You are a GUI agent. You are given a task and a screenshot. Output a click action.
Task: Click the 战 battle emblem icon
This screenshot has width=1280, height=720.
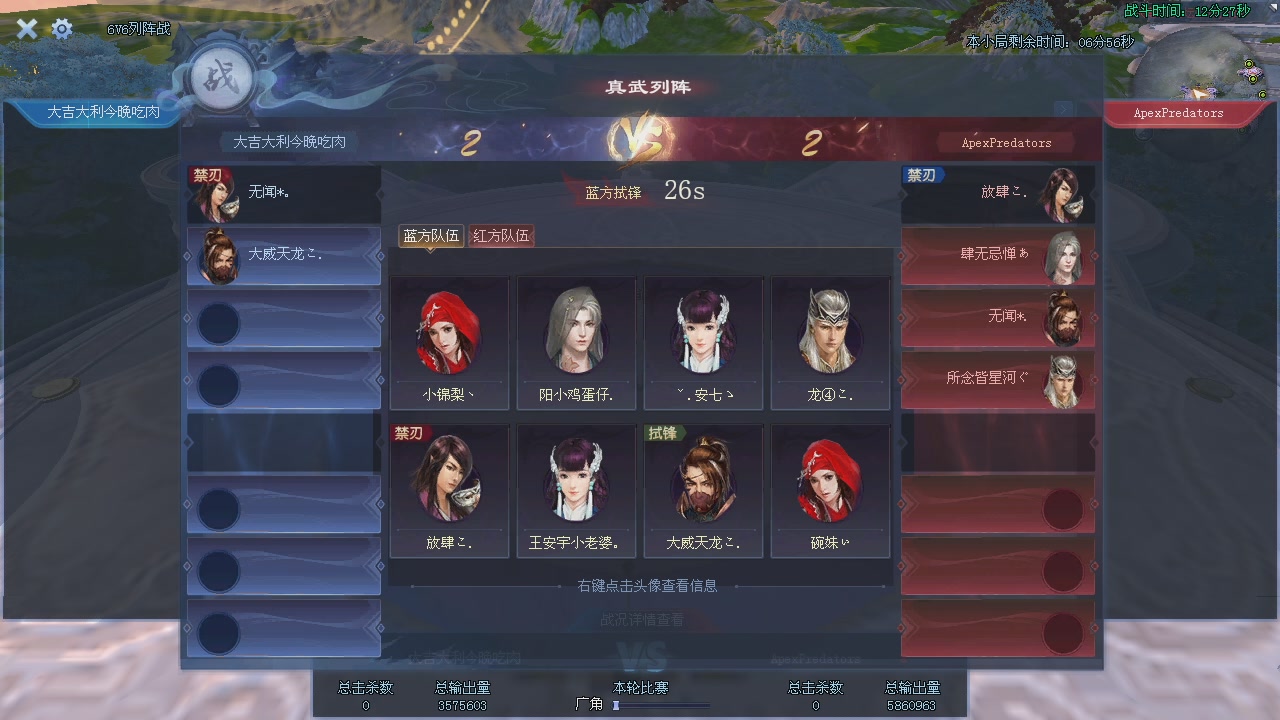click(222, 79)
